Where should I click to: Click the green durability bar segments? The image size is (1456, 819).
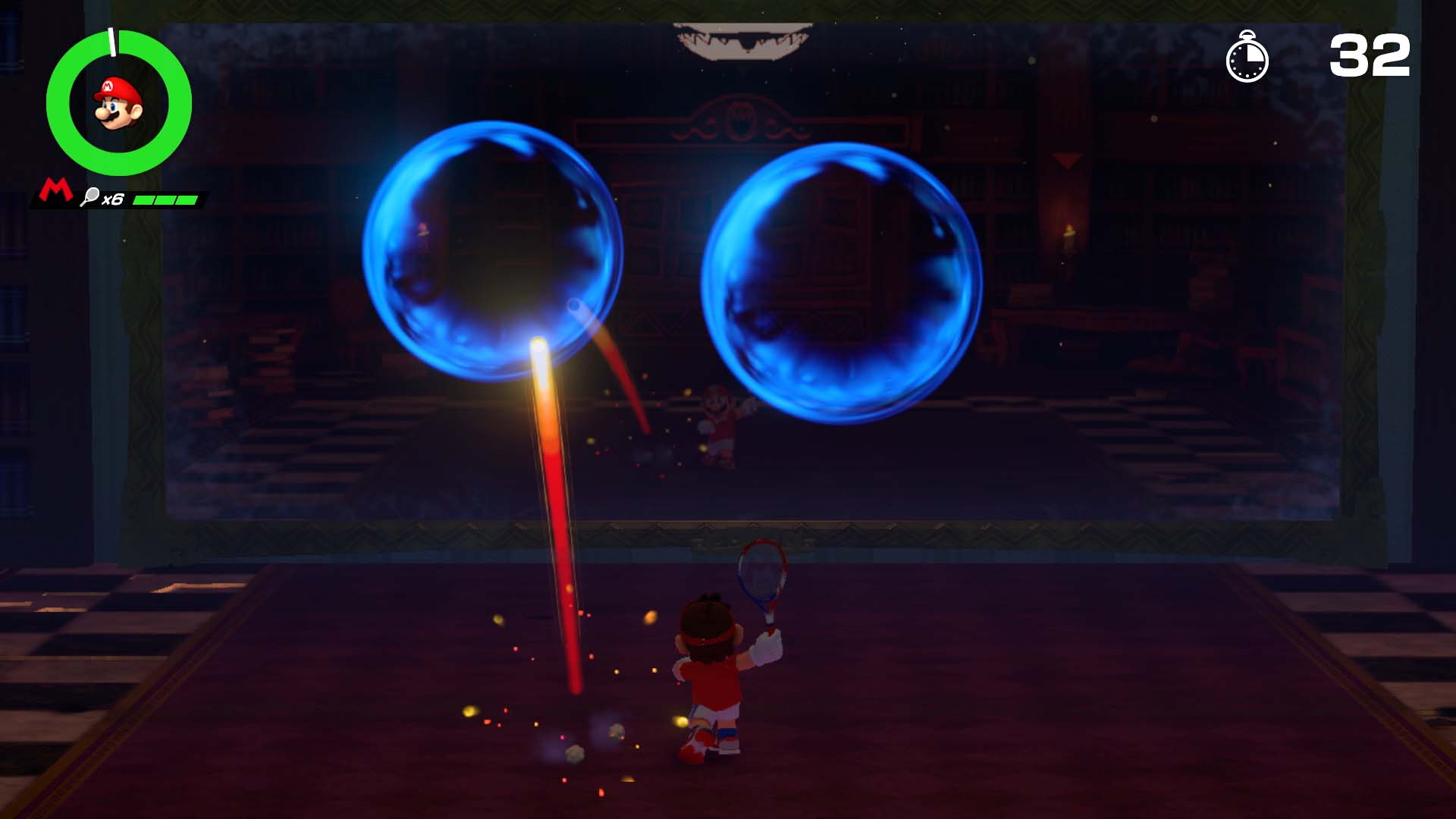(164, 199)
